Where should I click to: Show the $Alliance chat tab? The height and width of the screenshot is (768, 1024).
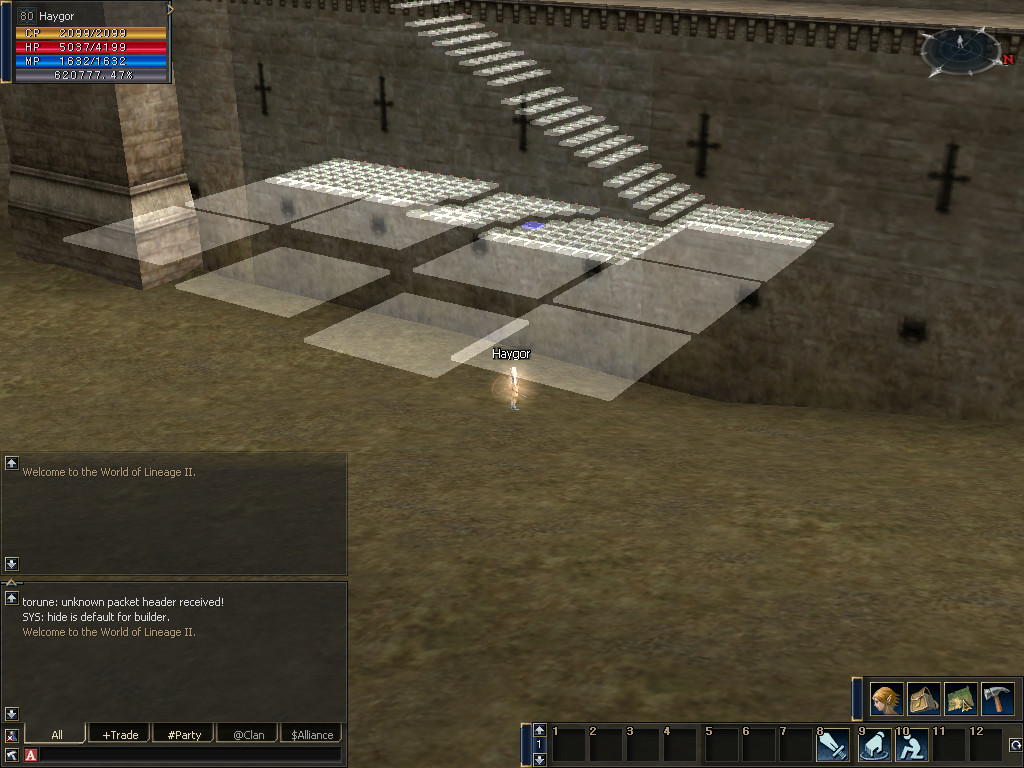click(x=312, y=735)
